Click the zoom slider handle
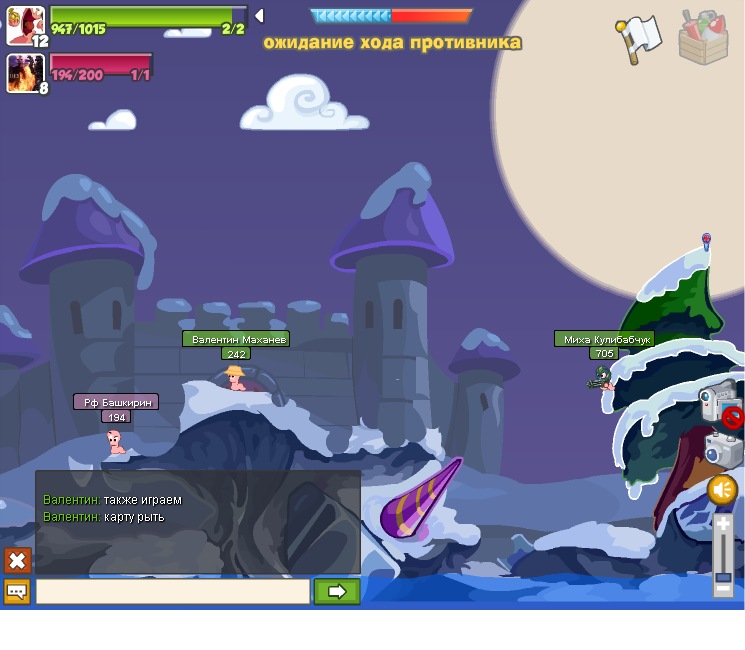This screenshot has width=745, height=650. click(x=723, y=577)
